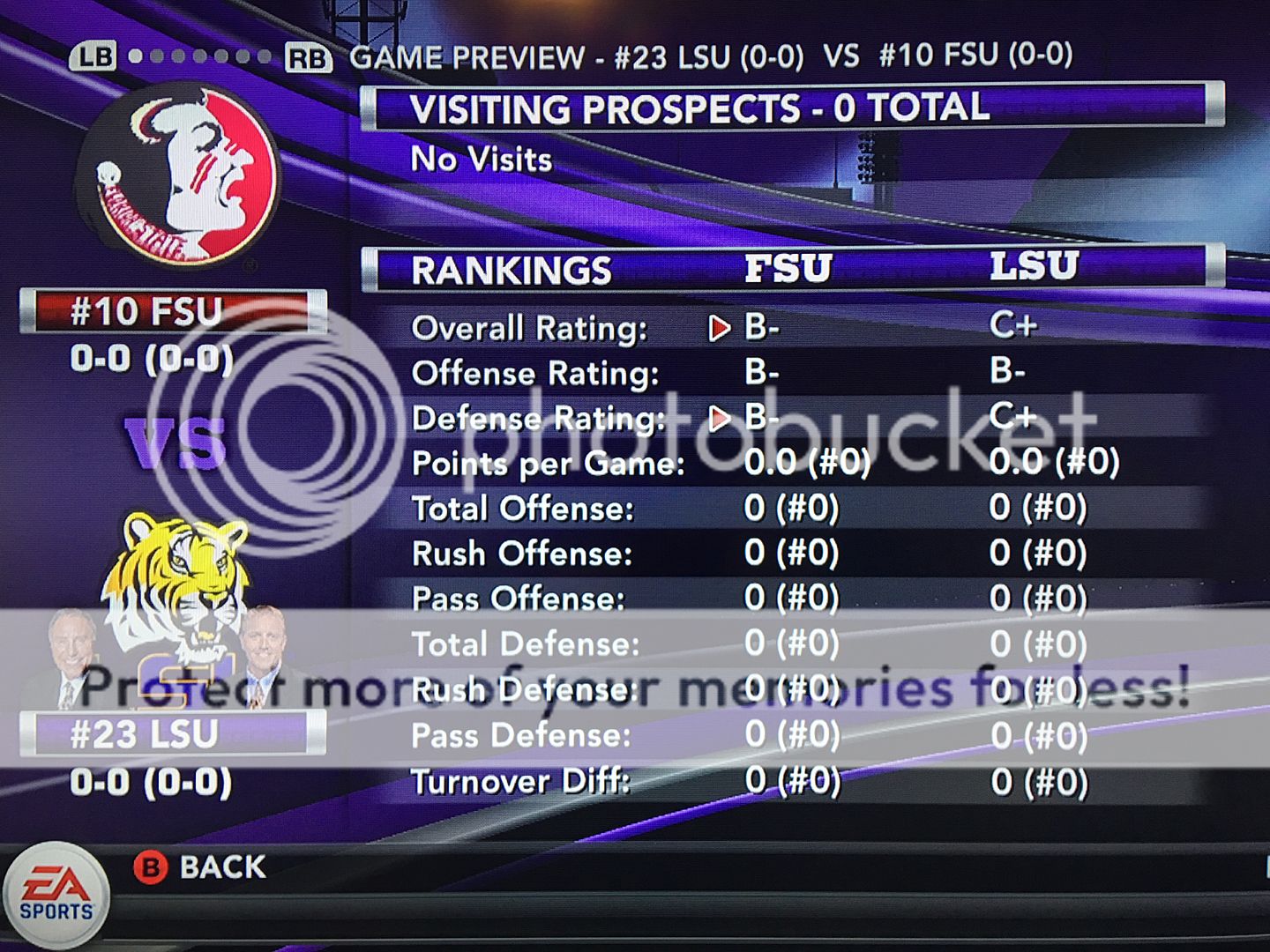Choose the #10 FSU team banner
Image resolution: width=1270 pixels, height=952 pixels.
(x=172, y=312)
